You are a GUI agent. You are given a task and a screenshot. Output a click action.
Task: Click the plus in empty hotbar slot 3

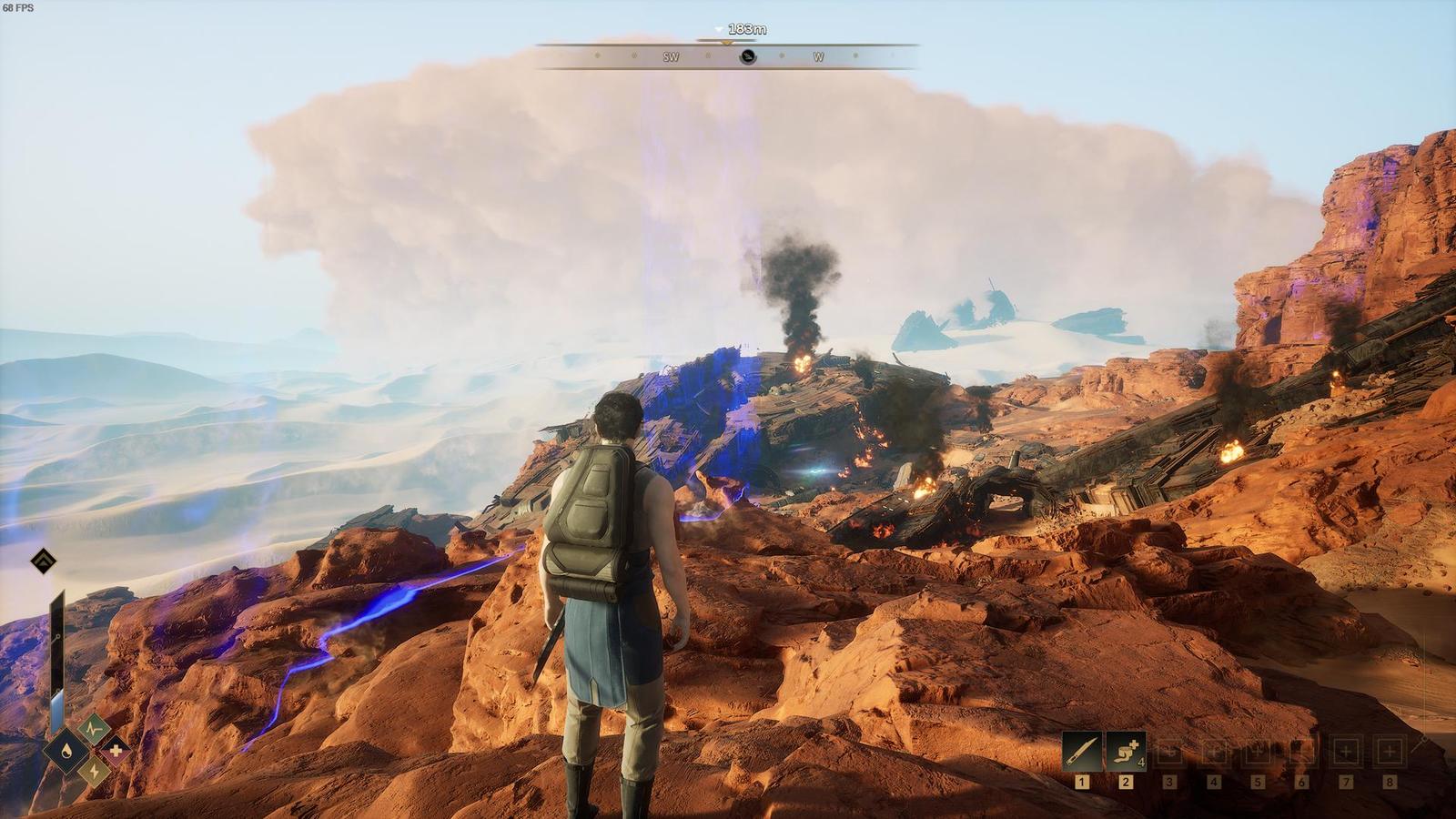(x=1168, y=751)
